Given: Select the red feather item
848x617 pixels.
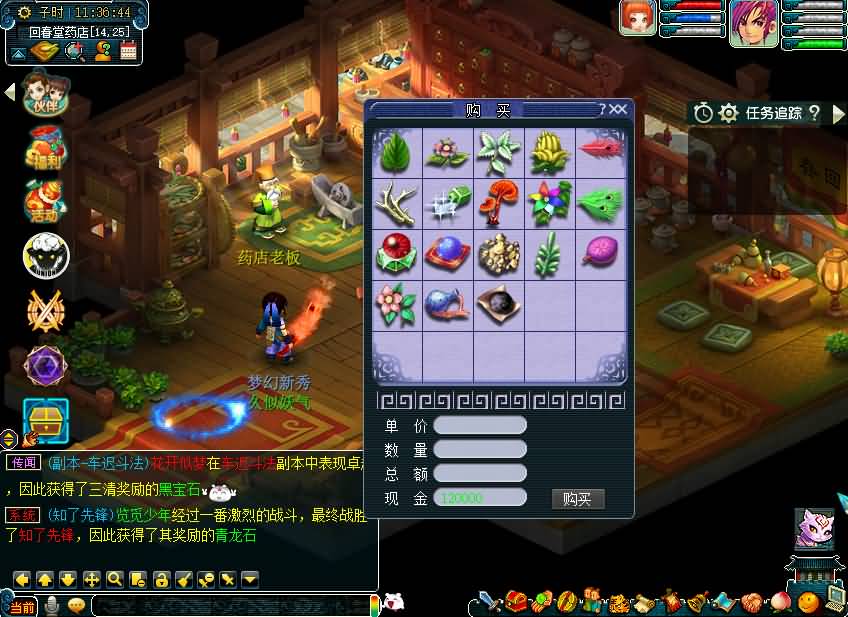Looking at the screenshot, I should coord(600,152).
